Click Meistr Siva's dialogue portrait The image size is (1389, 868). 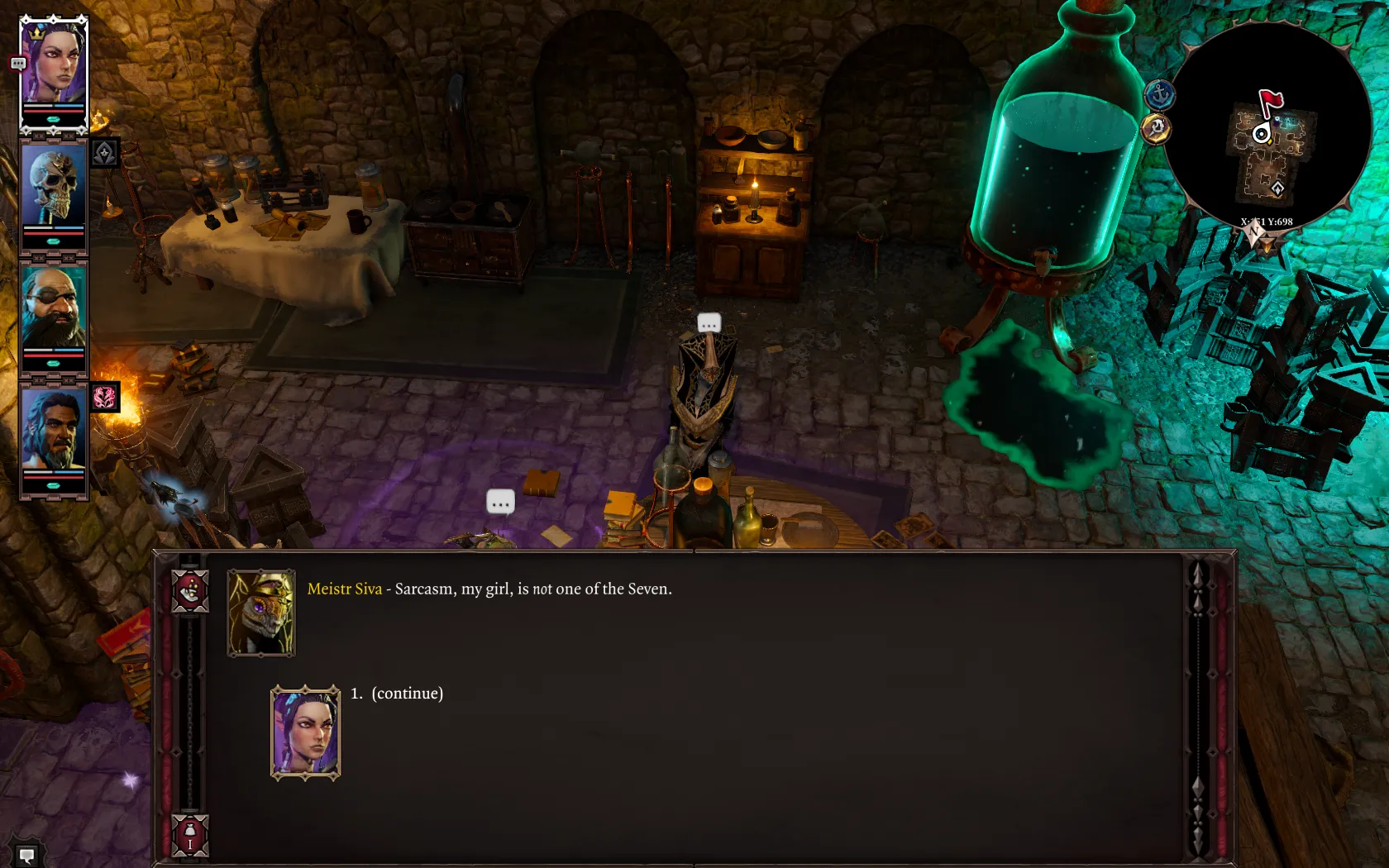click(x=261, y=613)
